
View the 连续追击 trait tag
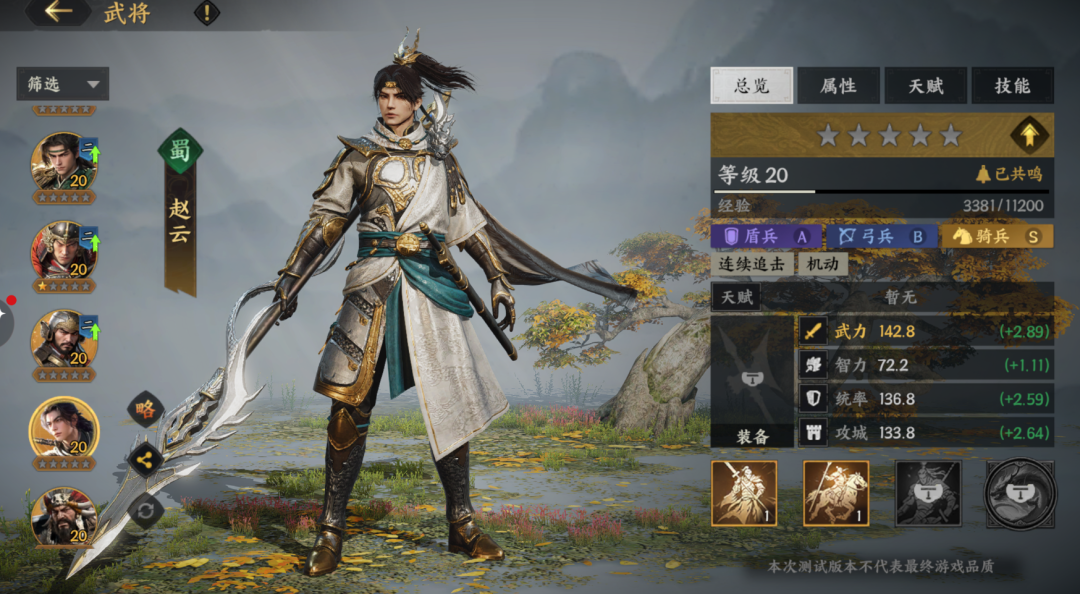tap(753, 264)
